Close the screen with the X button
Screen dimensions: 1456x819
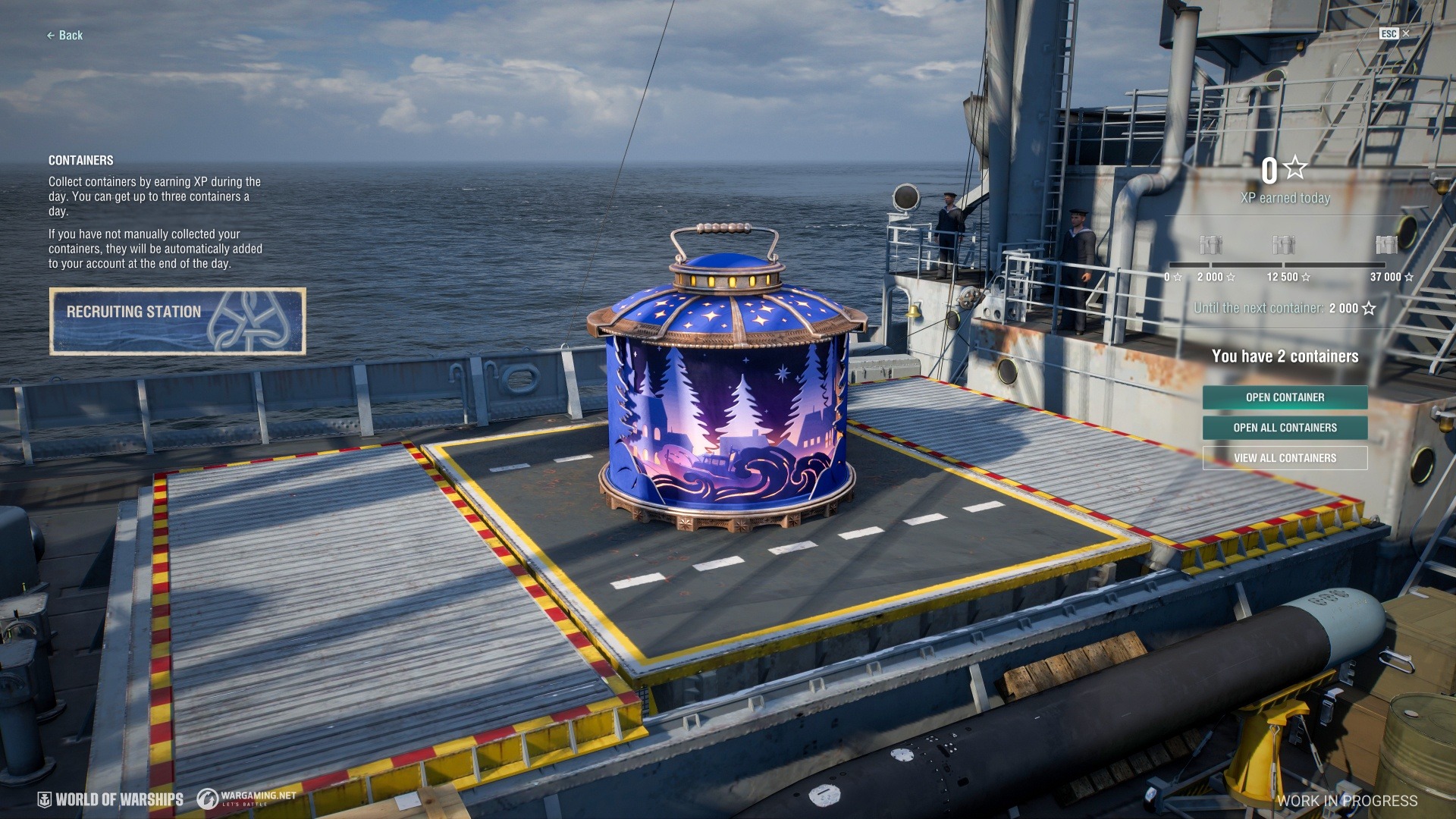1405,33
